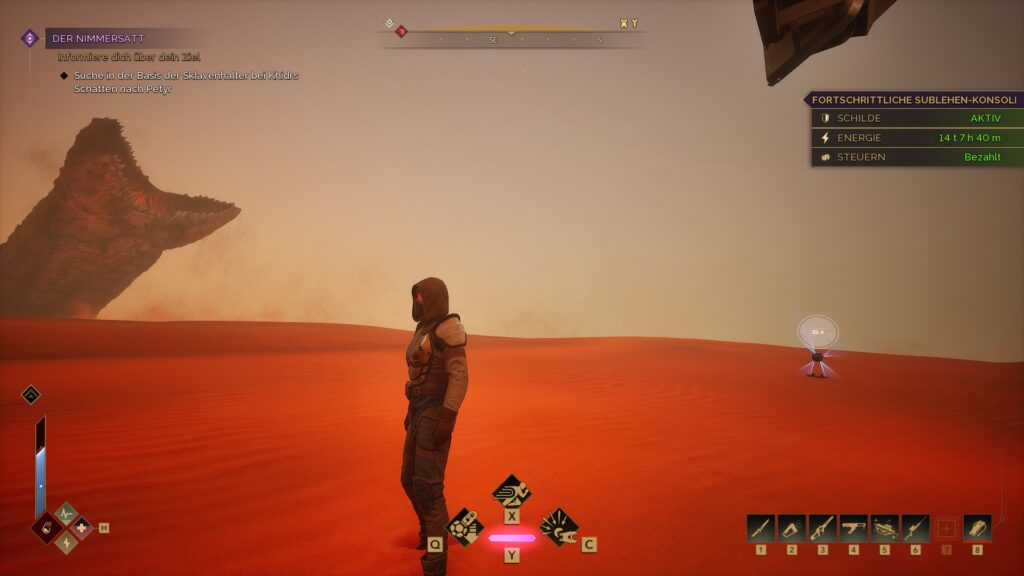The height and width of the screenshot is (576, 1024).
Task: Activate the explosion burst ability
Action: [x=558, y=524]
